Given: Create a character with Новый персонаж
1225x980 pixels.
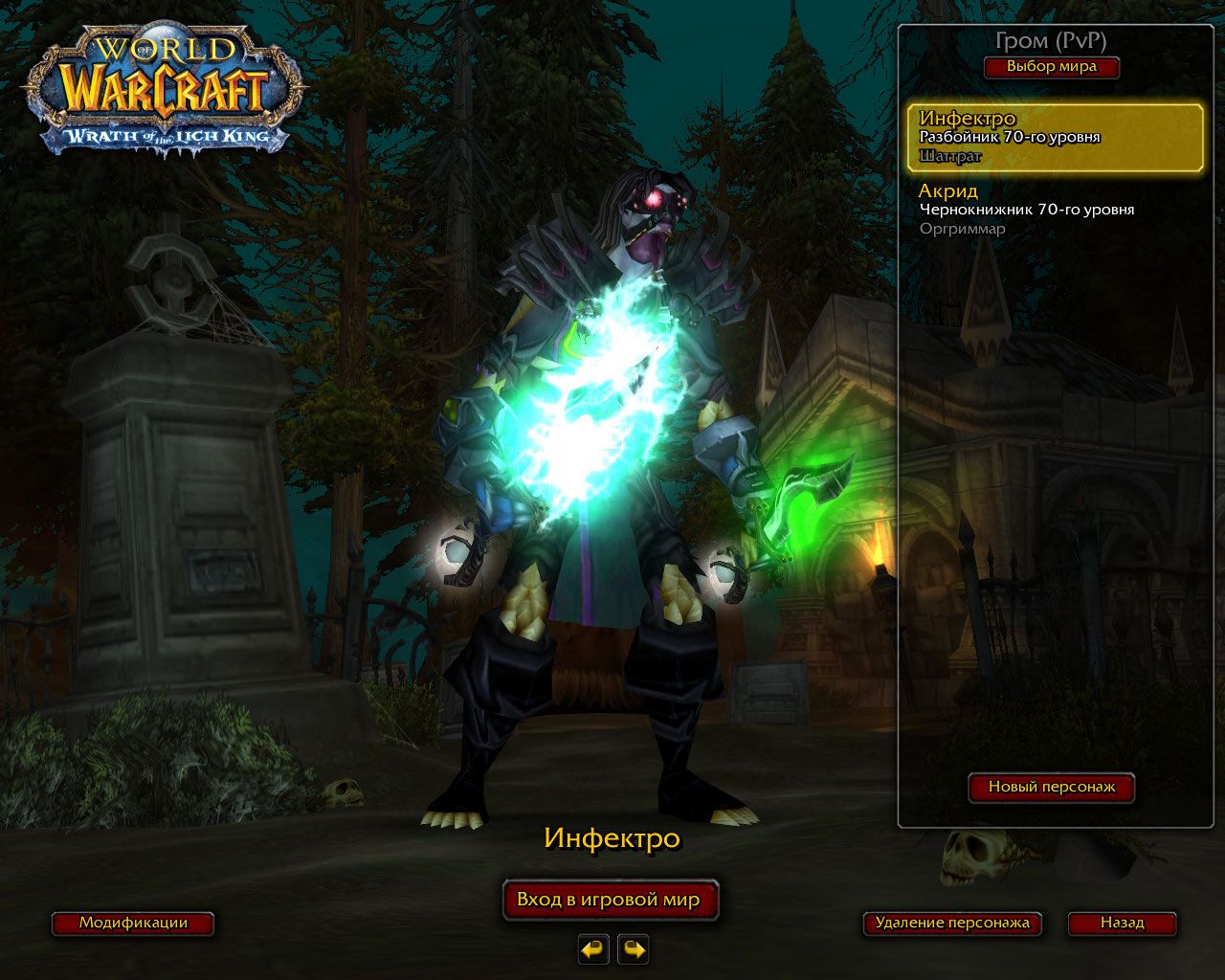Looking at the screenshot, I should click(x=1051, y=787).
